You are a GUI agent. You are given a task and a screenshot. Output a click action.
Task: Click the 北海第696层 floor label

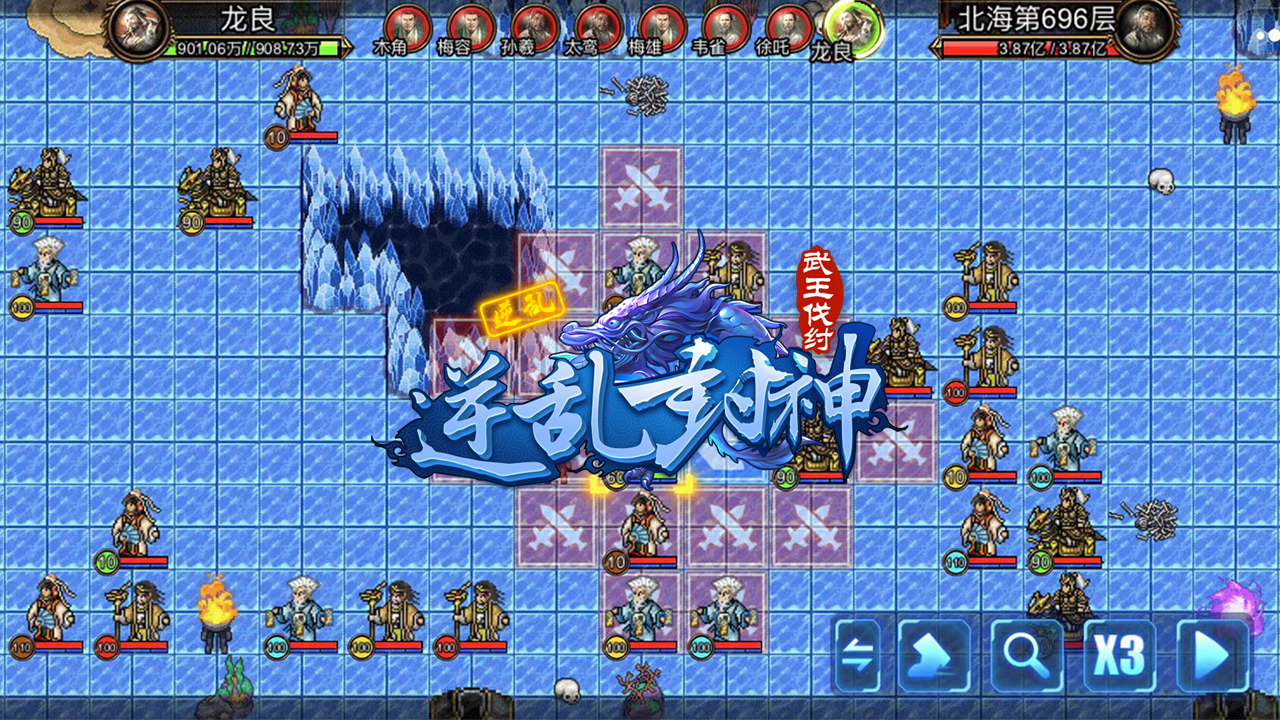[x=1035, y=15]
